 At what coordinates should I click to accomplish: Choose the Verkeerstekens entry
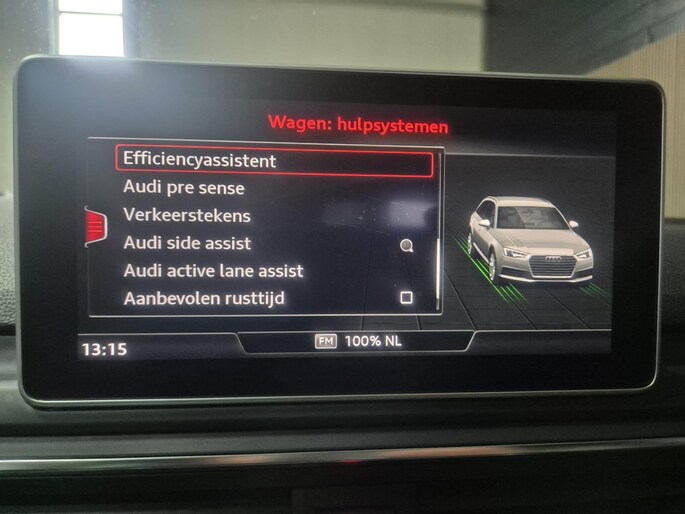(x=187, y=215)
